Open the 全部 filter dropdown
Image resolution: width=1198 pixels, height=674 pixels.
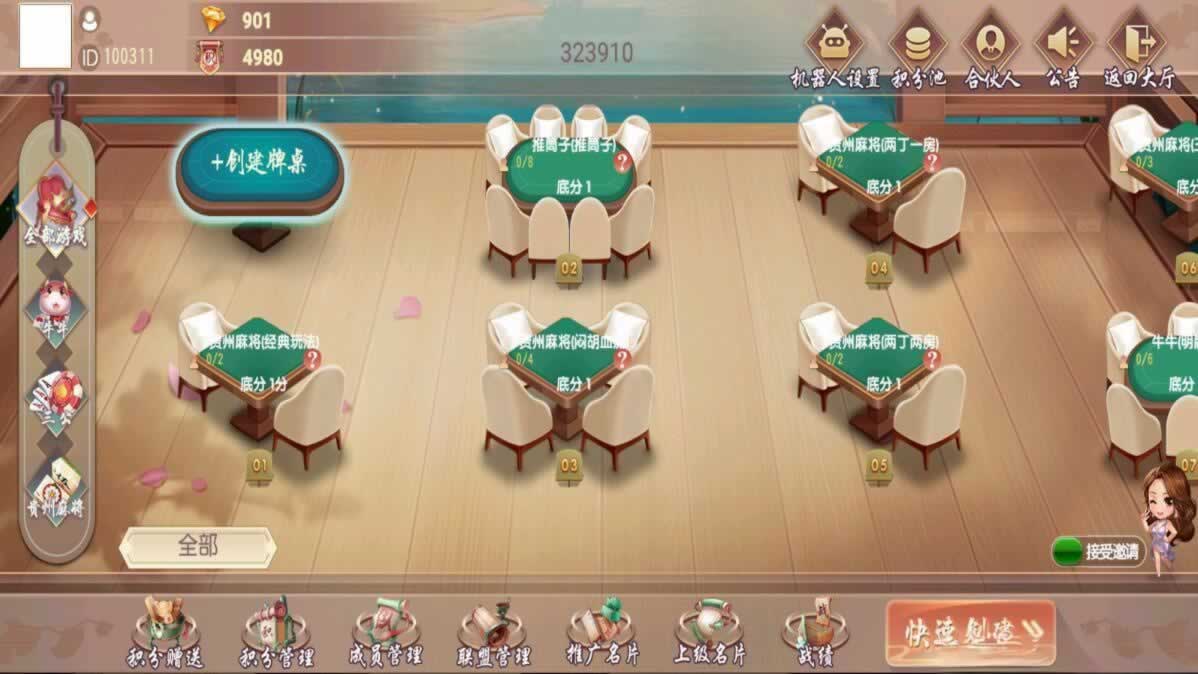click(x=198, y=547)
